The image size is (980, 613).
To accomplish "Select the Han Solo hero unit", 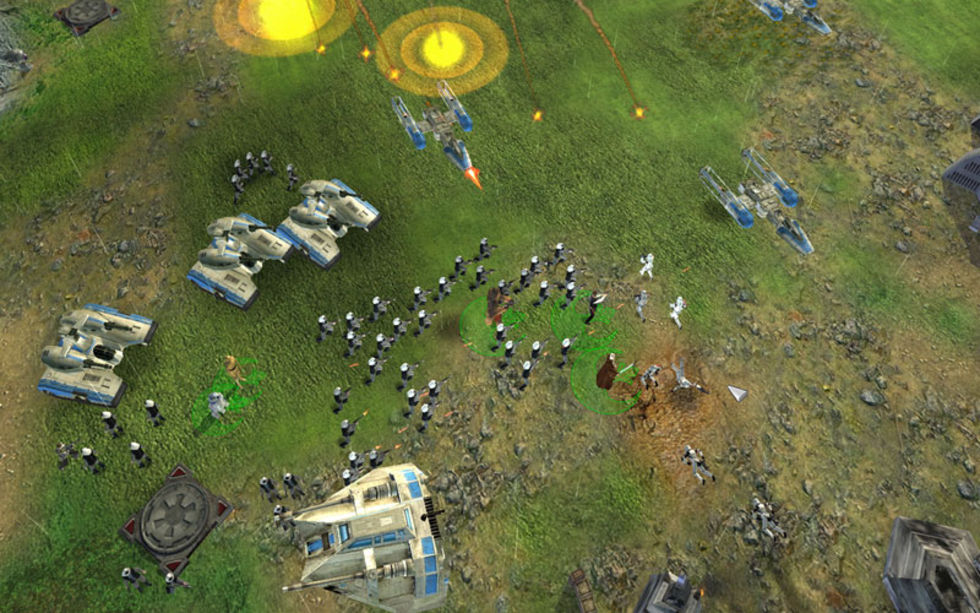I will pos(592,305).
